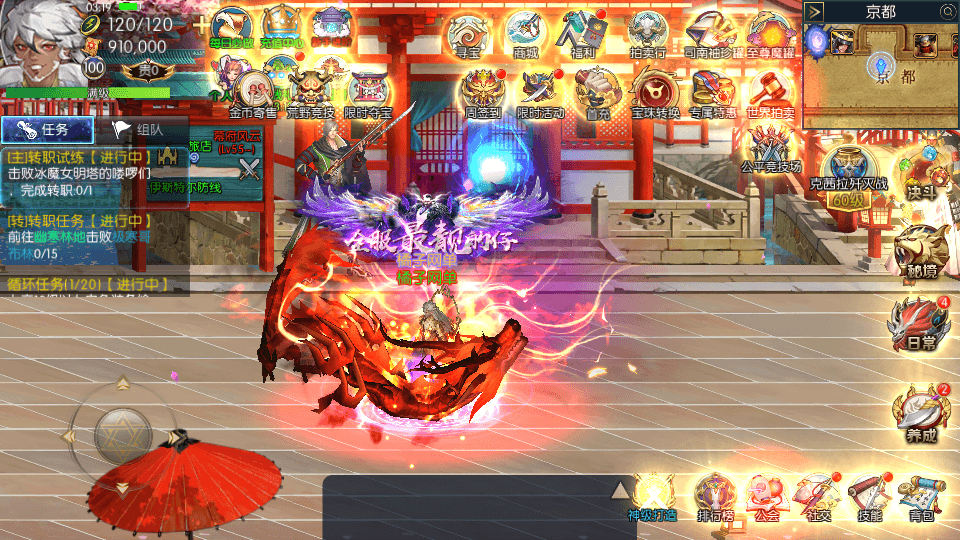Open 神级打造 crafting icon
Viewport: 960px width, 540px height.
click(x=653, y=495)
